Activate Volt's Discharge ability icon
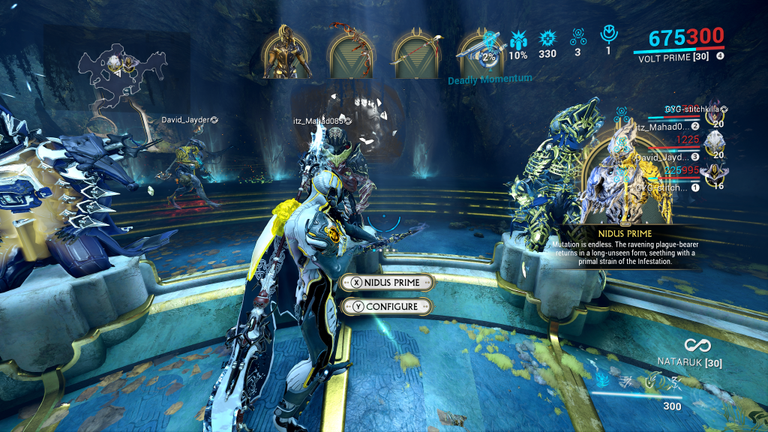 point(675,381)
